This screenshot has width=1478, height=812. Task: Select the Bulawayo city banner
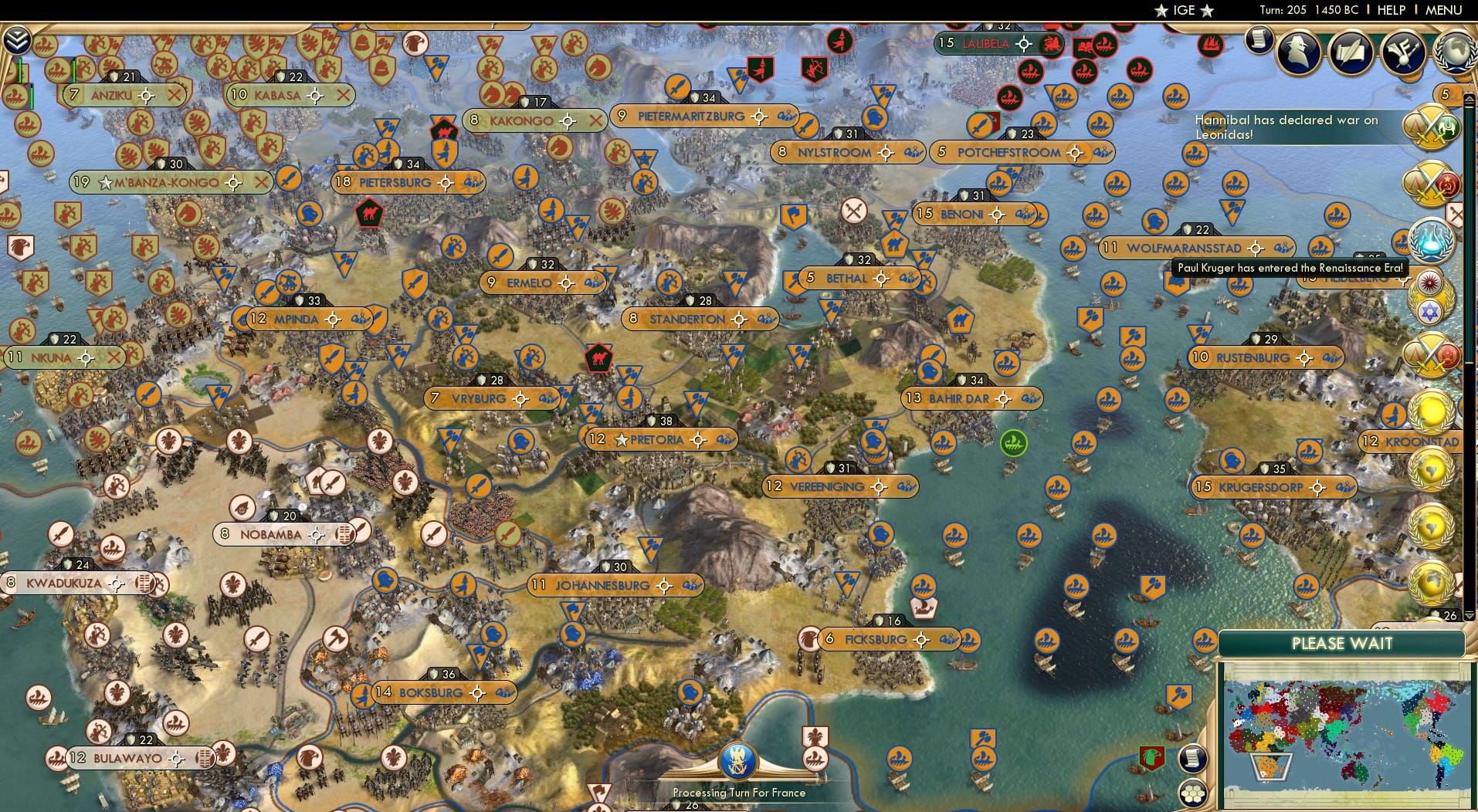(x=126, y=758)
